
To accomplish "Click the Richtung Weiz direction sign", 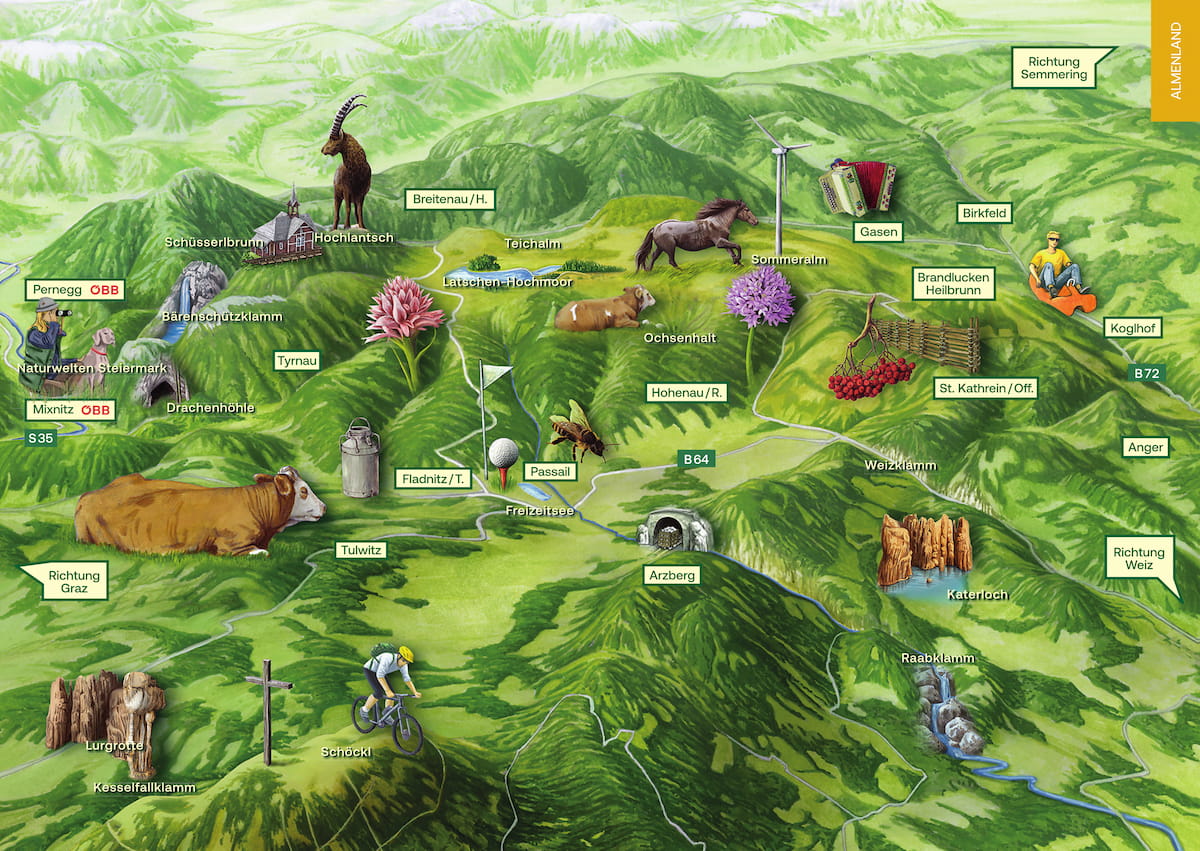I will point(1139,559).
